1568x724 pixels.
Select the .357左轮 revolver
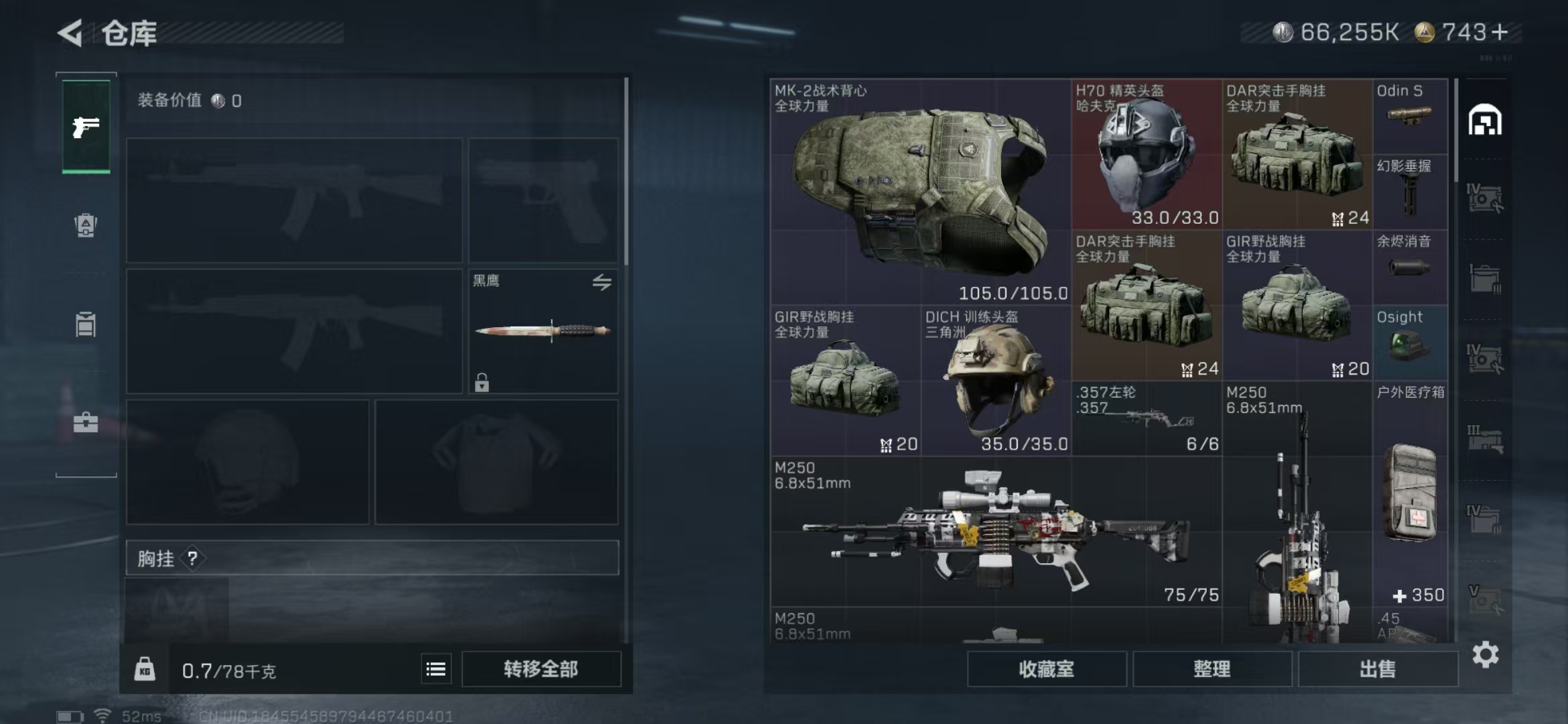coord(1147,419)
